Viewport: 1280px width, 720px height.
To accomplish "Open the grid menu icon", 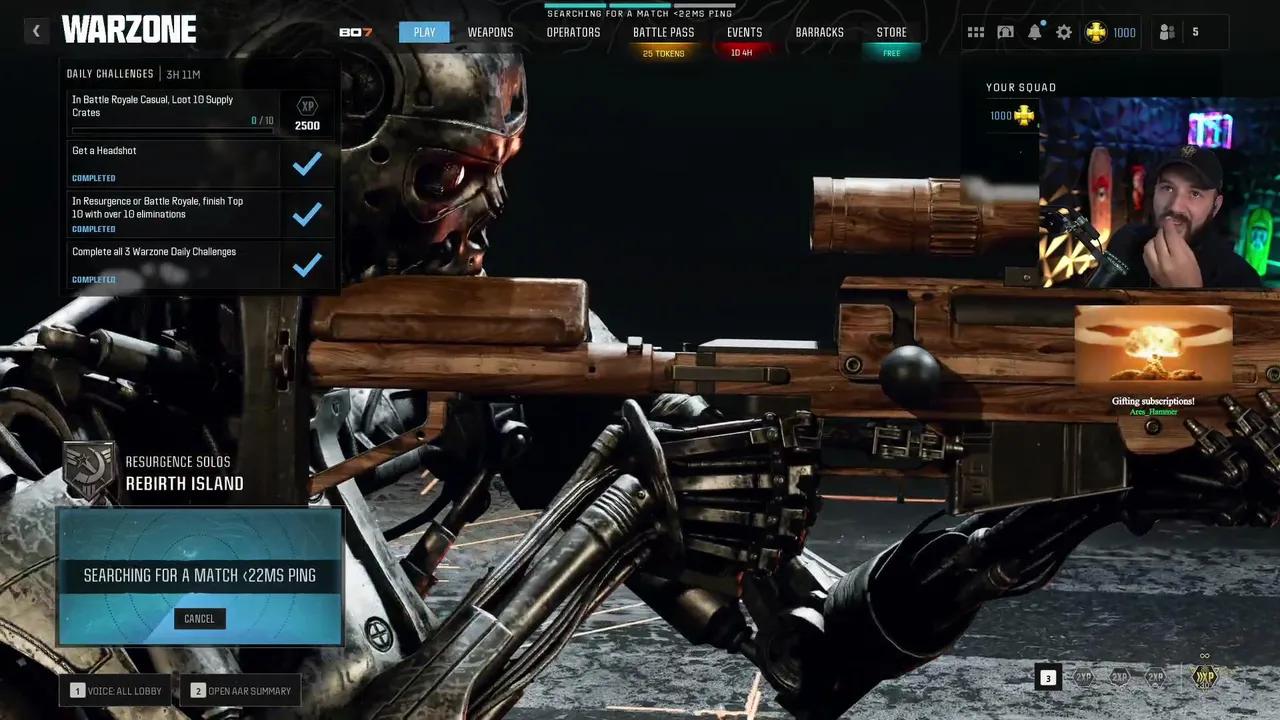I will tap(975, 32).
